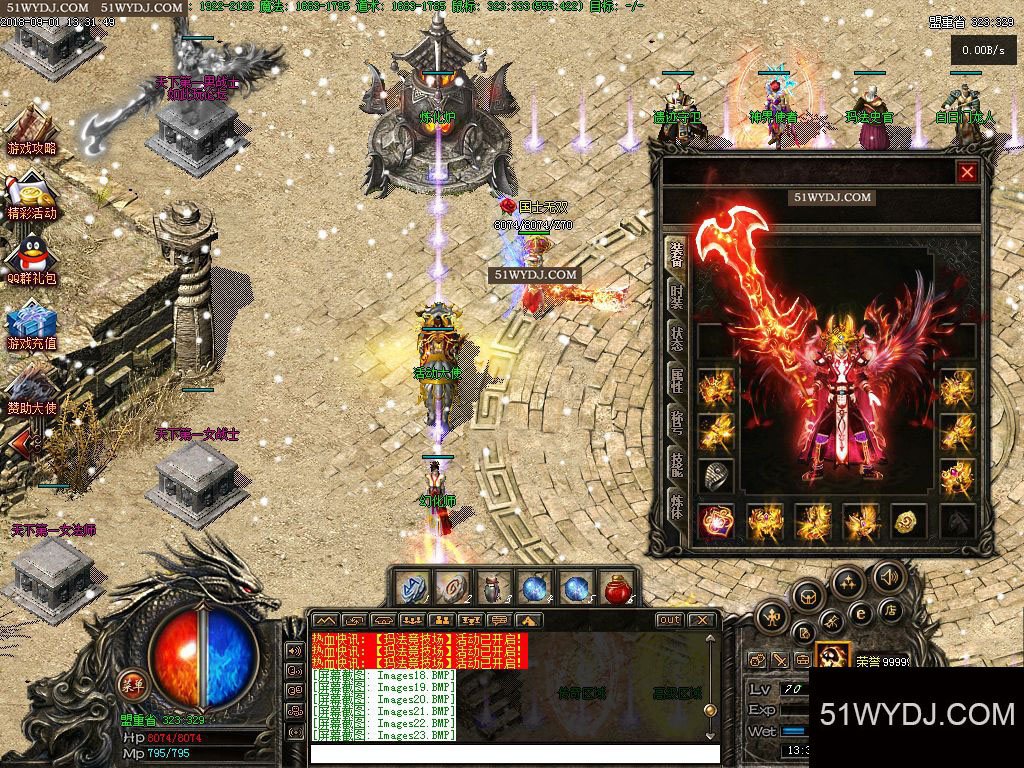
Task: Select the beetle item in the hotbar
Action: (x=493, y=588)
